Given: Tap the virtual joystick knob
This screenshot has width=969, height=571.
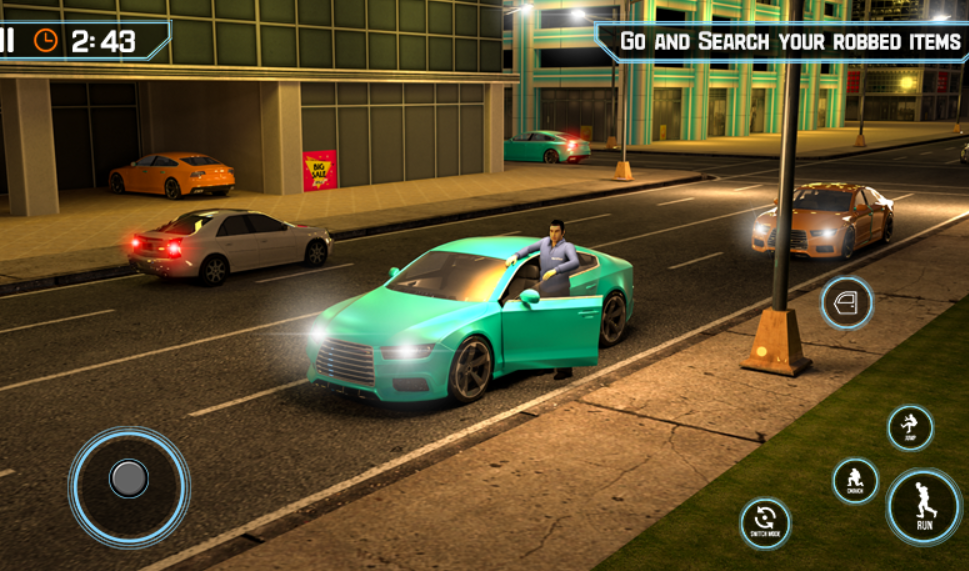Looking at the screenshot, I should (x=129, y=479).
